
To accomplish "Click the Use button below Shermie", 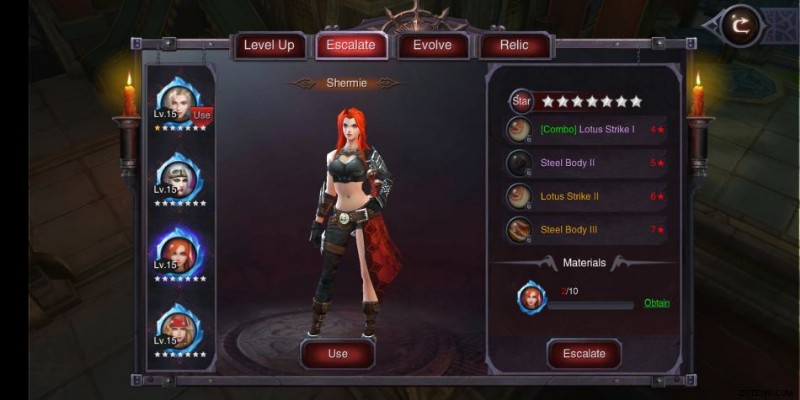I will [338, 354].
